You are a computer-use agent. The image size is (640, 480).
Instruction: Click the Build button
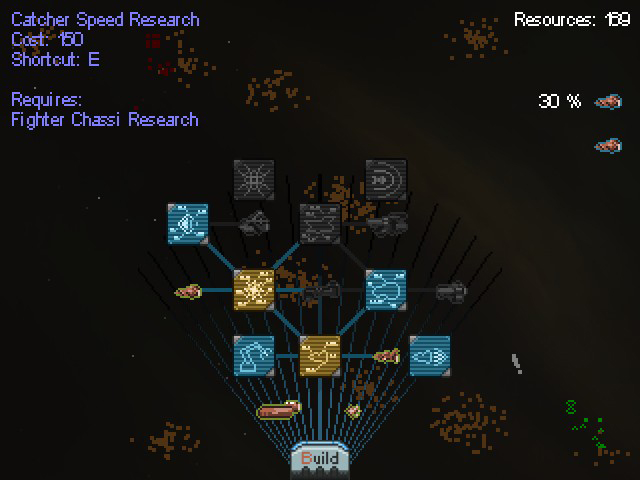click(319, 459)
